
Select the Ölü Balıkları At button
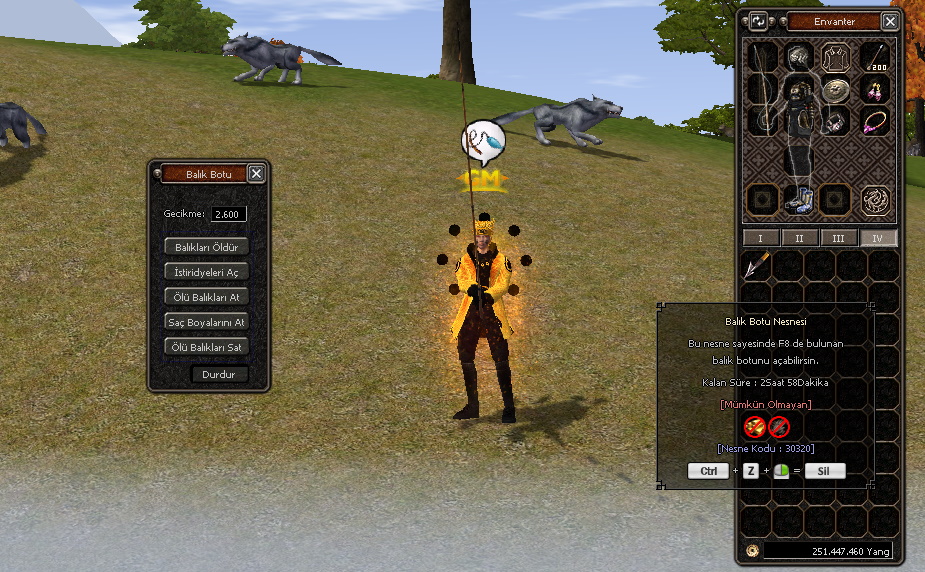click(x=206, y=297)
